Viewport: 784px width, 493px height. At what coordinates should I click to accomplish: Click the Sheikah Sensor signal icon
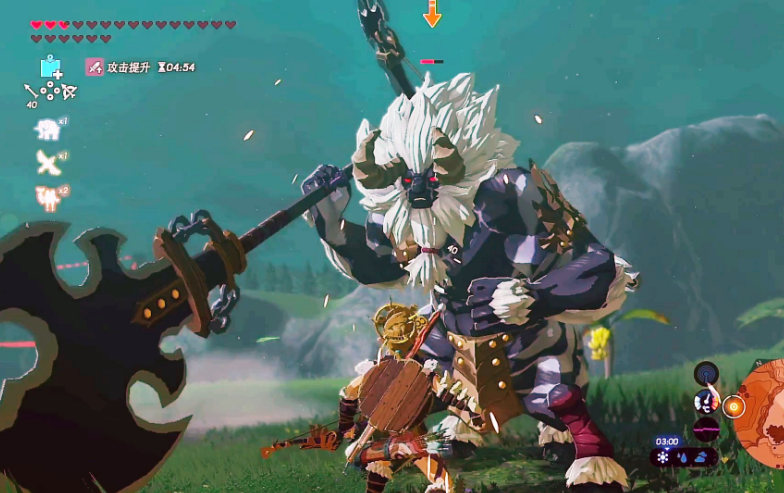706,374
